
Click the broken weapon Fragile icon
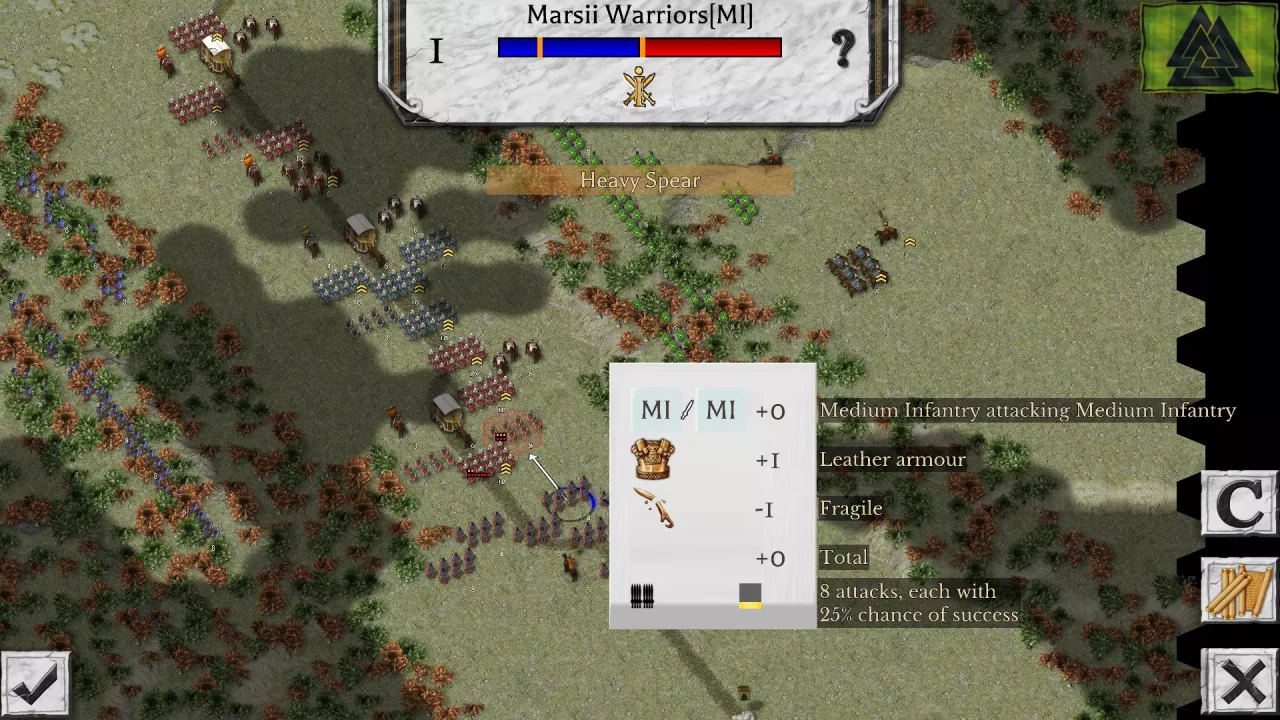(x=655, y=508)
